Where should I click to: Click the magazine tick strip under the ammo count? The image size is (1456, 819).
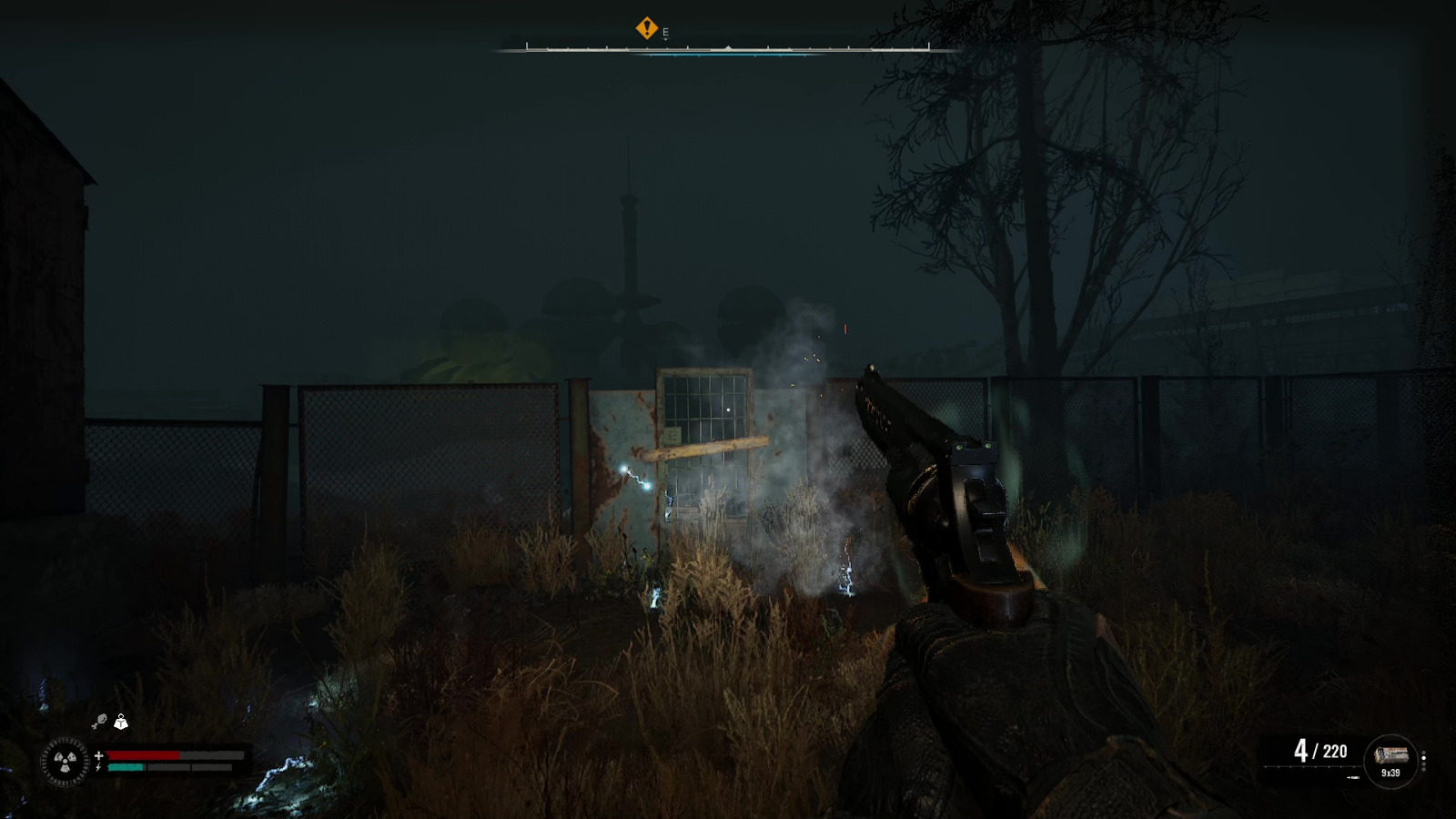click(x=1309, y=766)
